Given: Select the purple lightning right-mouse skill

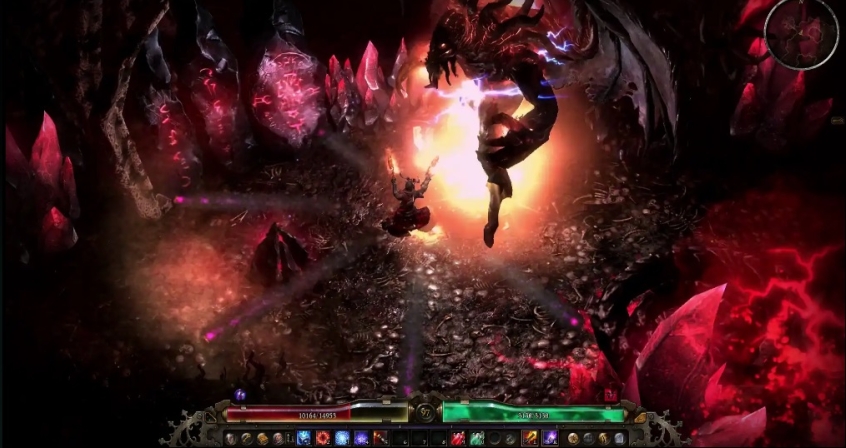Looking at the screenshot, I should click(x=550, y=438).
